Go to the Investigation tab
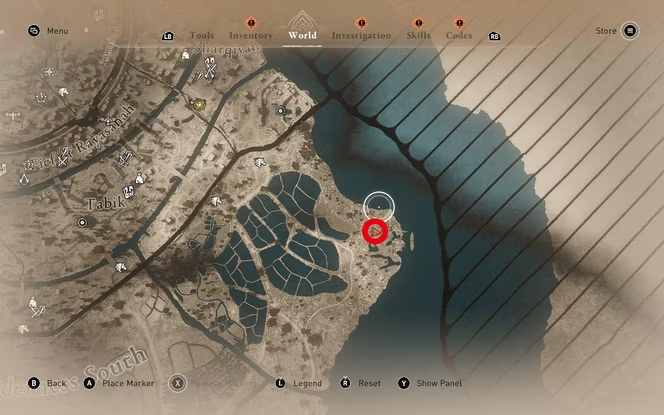 [x=361, y=36]
